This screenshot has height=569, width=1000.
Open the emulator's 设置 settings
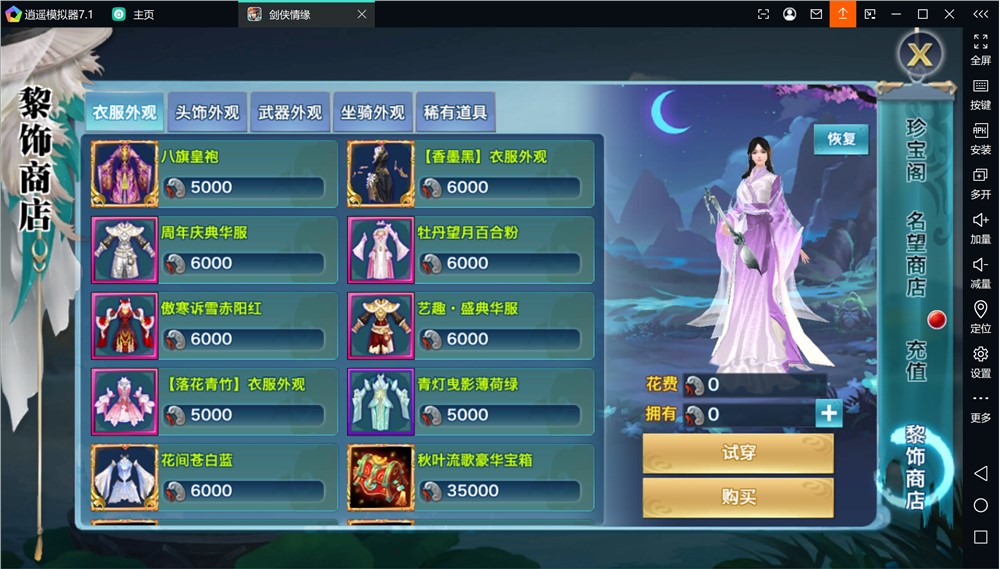pyautogui.click(x=980, y=361)
